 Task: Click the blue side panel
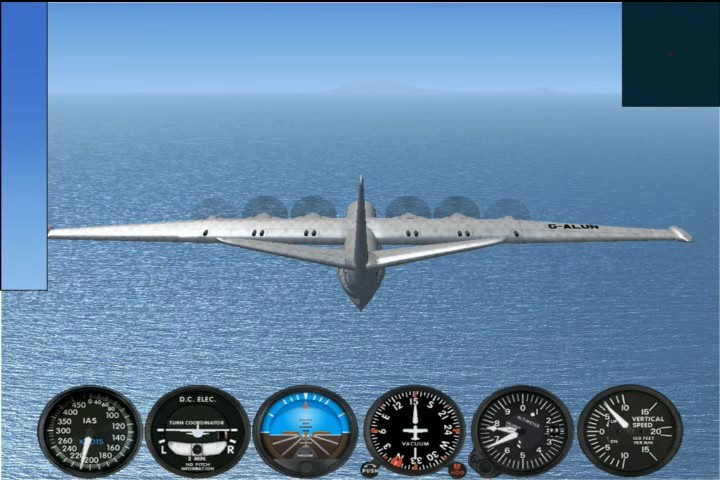coord(24,146)
